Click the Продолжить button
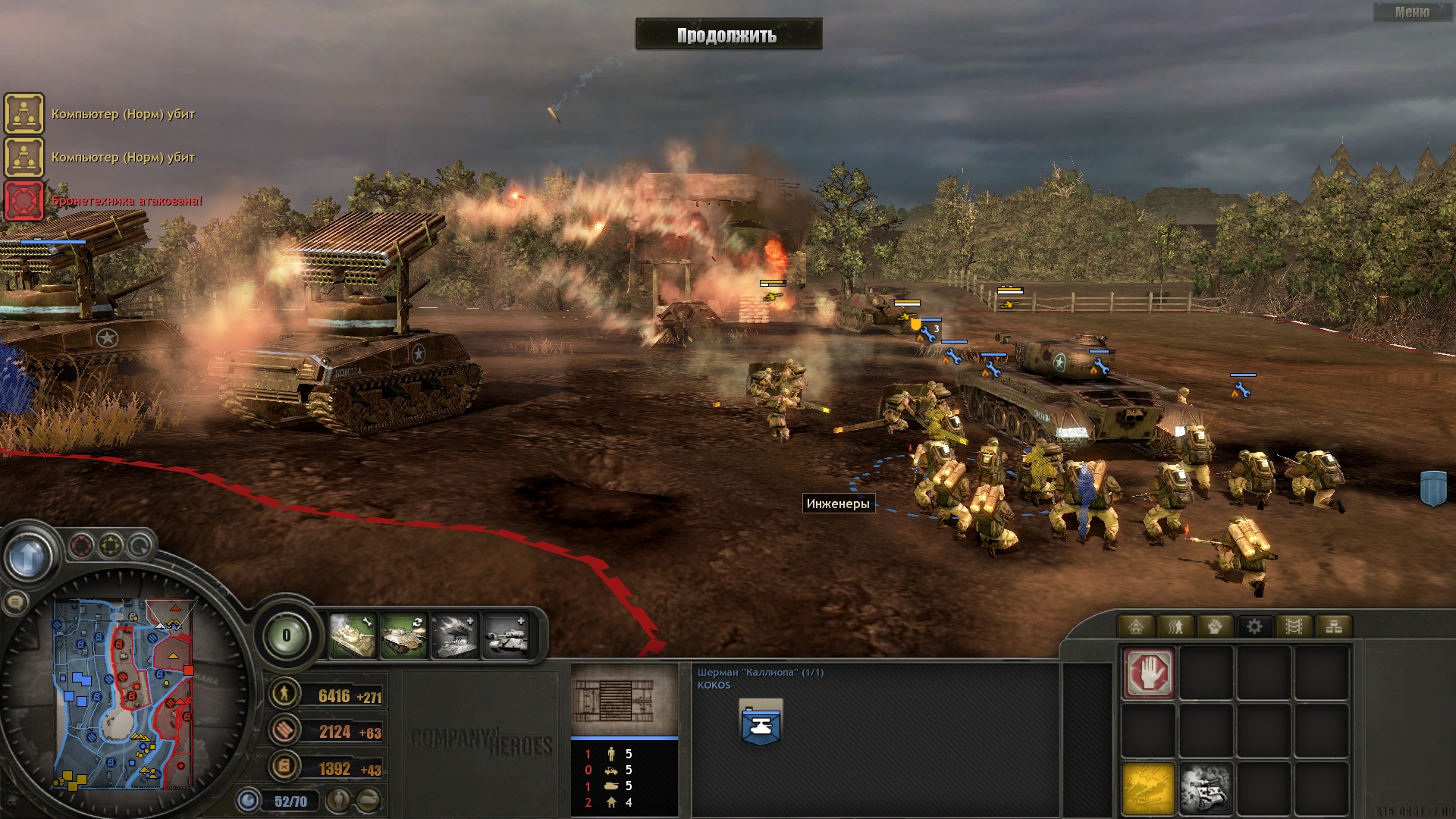Image resolution: width=1456 pixels, height=819 pixels. pos(728,35)
